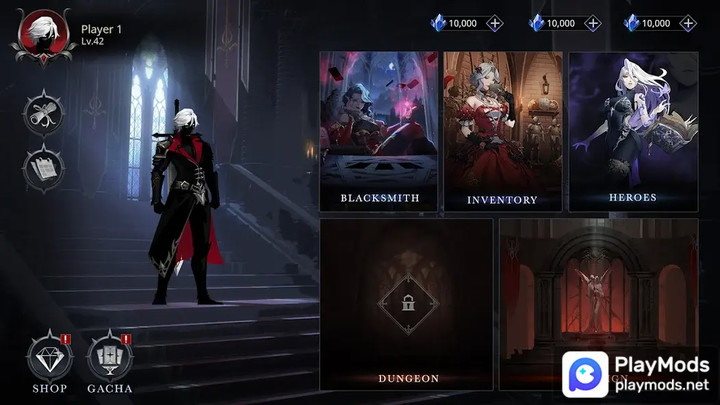Select the locked Dungeon tile

406,304
